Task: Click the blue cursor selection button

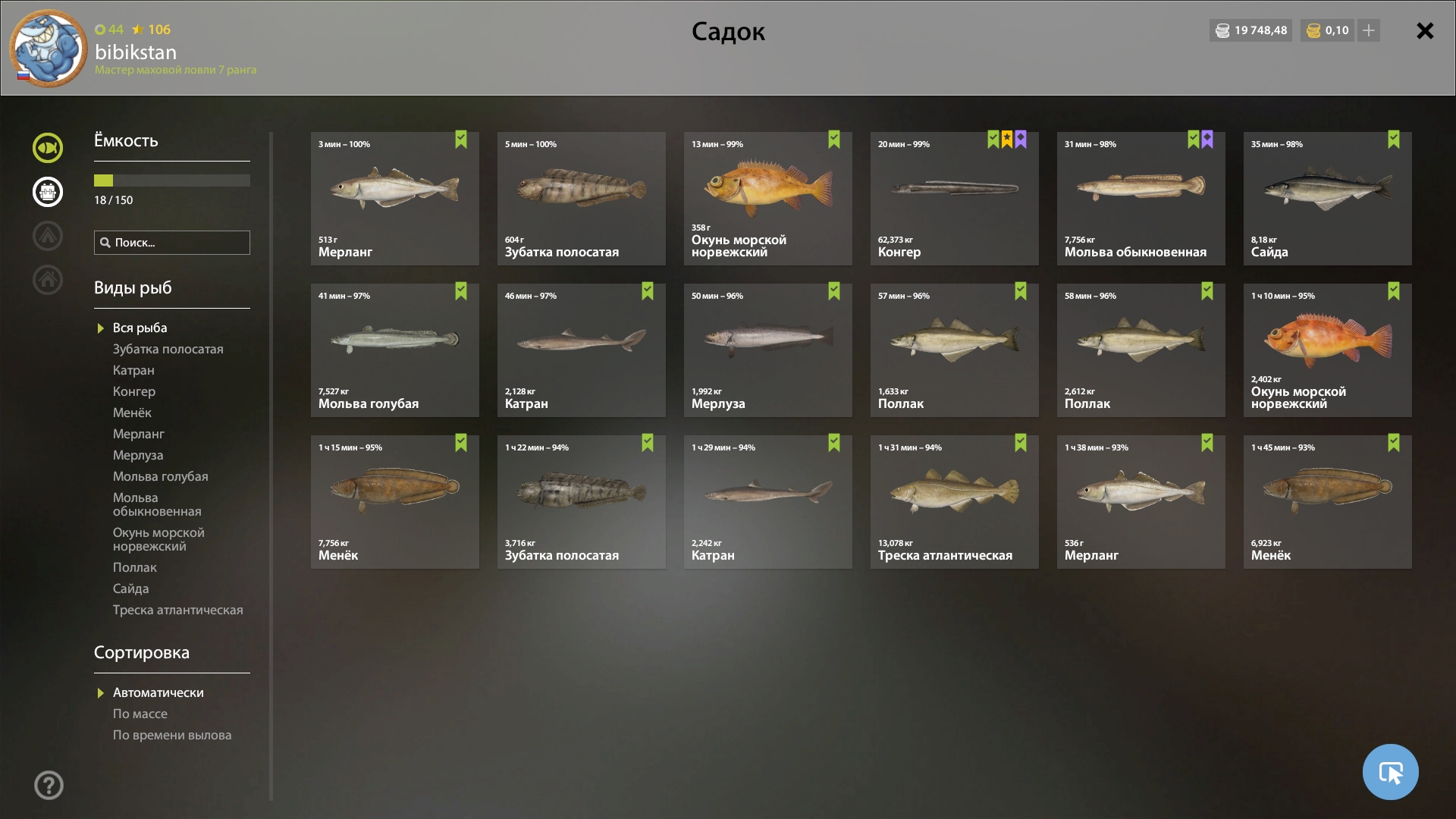Action: [x=1390, y=772]
